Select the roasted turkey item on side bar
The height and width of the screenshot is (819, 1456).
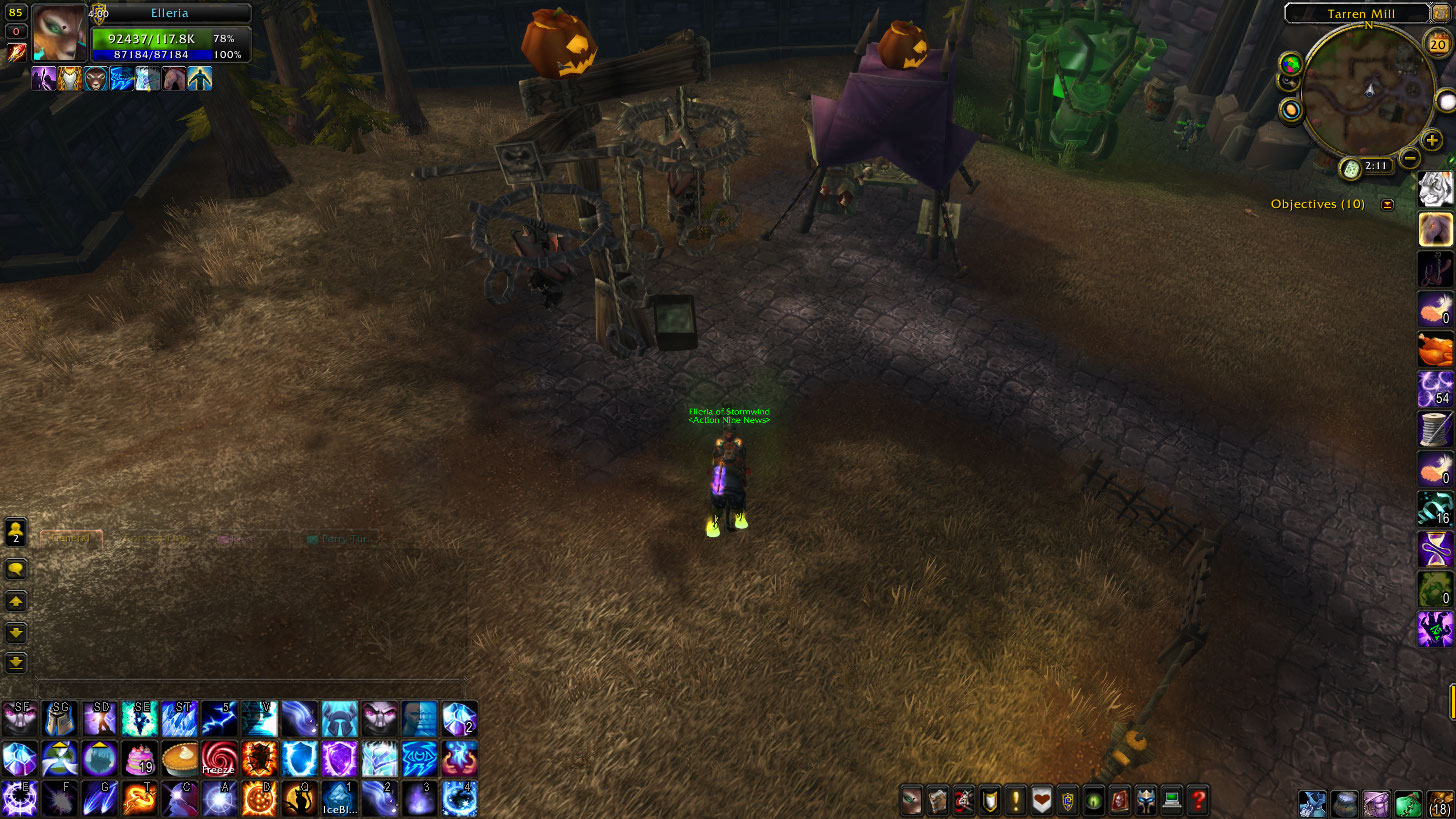[1436, 349]
